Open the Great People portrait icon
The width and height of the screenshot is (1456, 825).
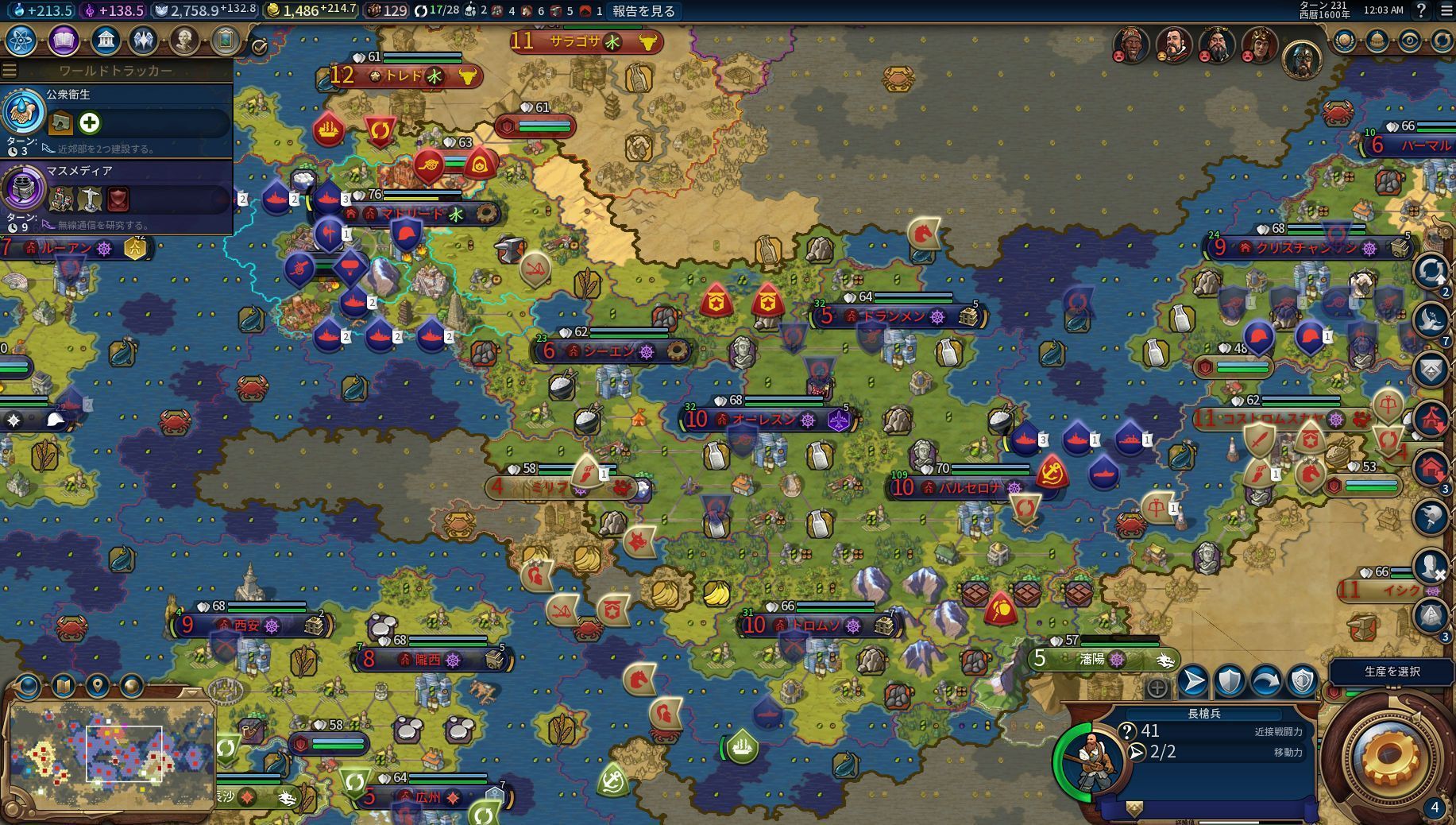[184, 40]
